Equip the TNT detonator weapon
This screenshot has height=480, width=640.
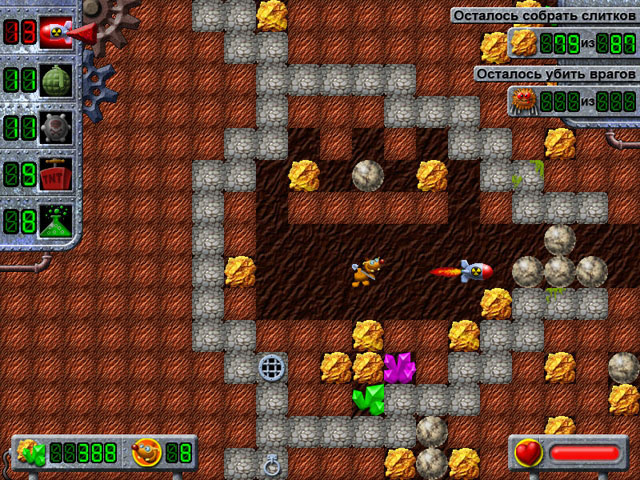tap(56, 175)
